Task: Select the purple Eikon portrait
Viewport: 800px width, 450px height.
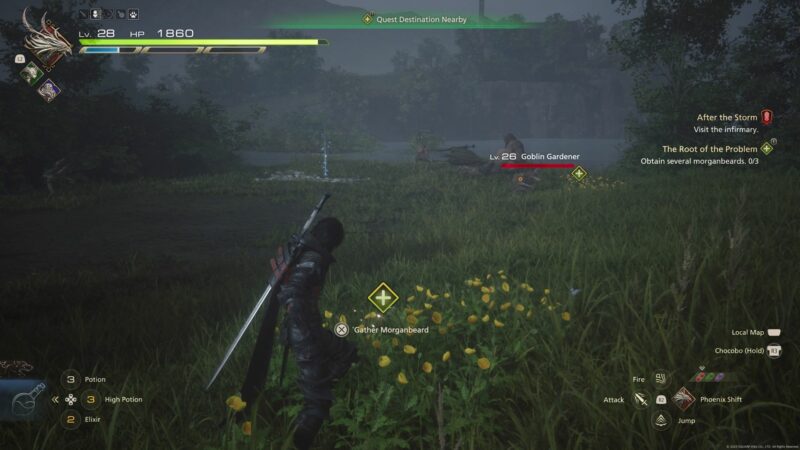Action: 47,88
